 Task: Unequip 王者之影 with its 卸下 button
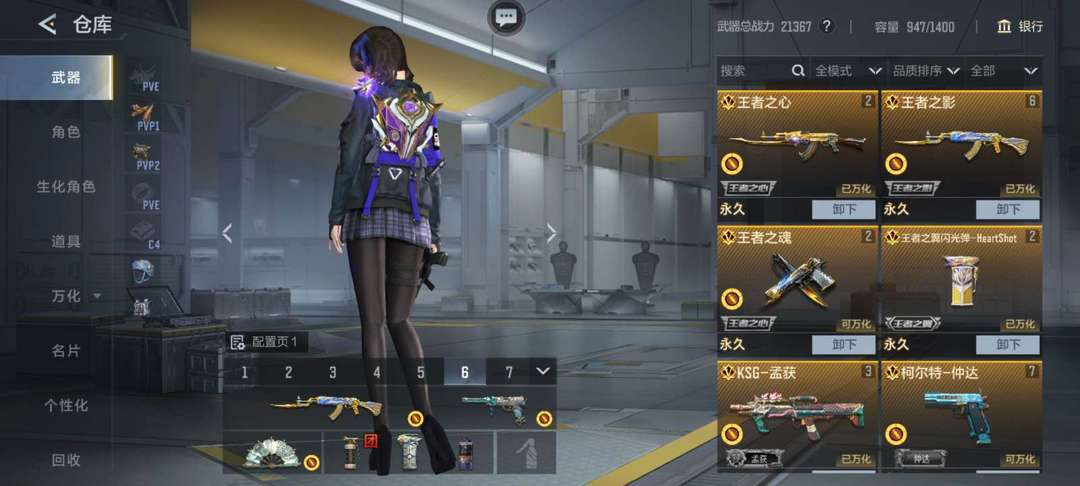1008,210
